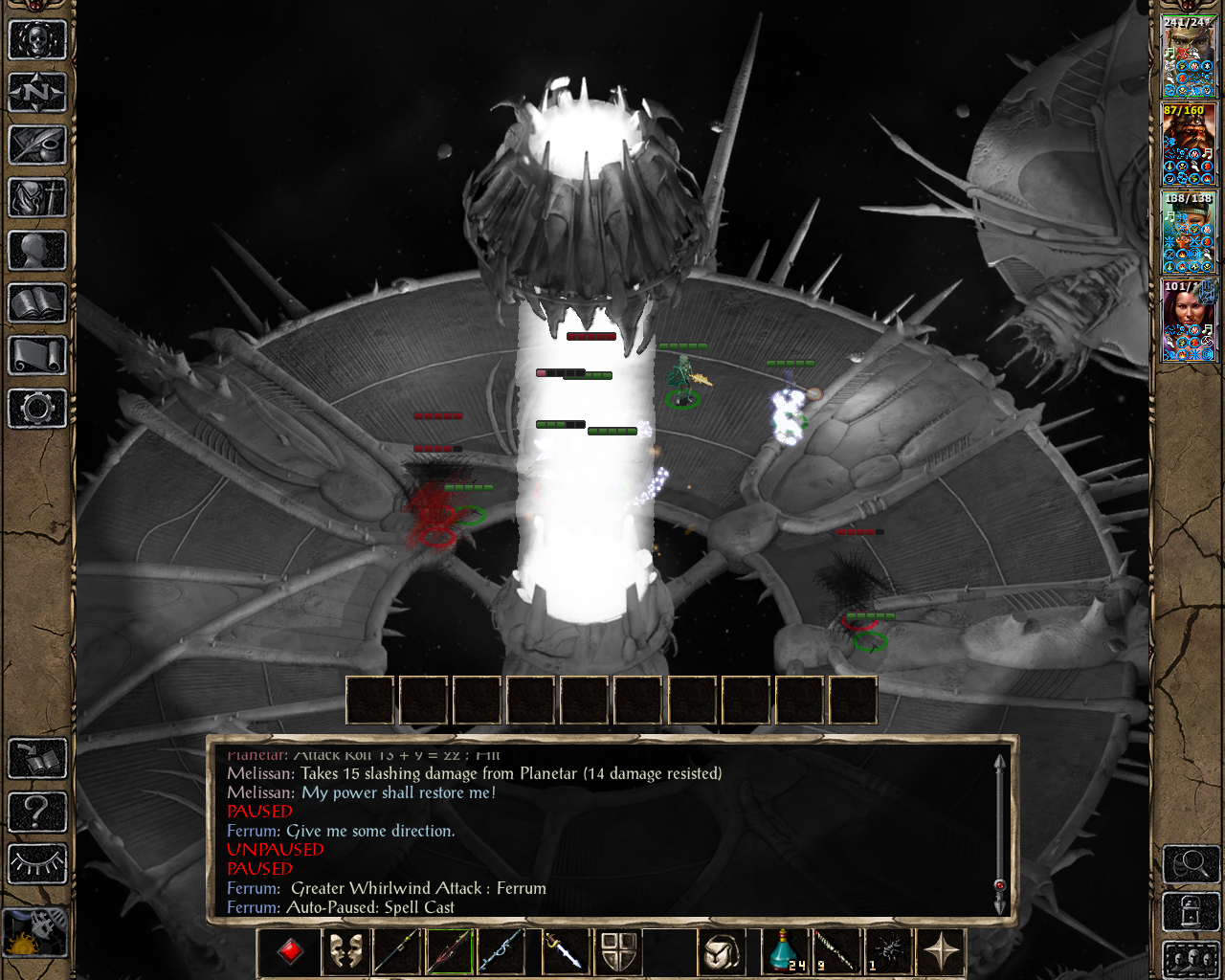Open special abilities with the star icon
The height and width of the screenshot is (980, 1225).
[941, 951]
